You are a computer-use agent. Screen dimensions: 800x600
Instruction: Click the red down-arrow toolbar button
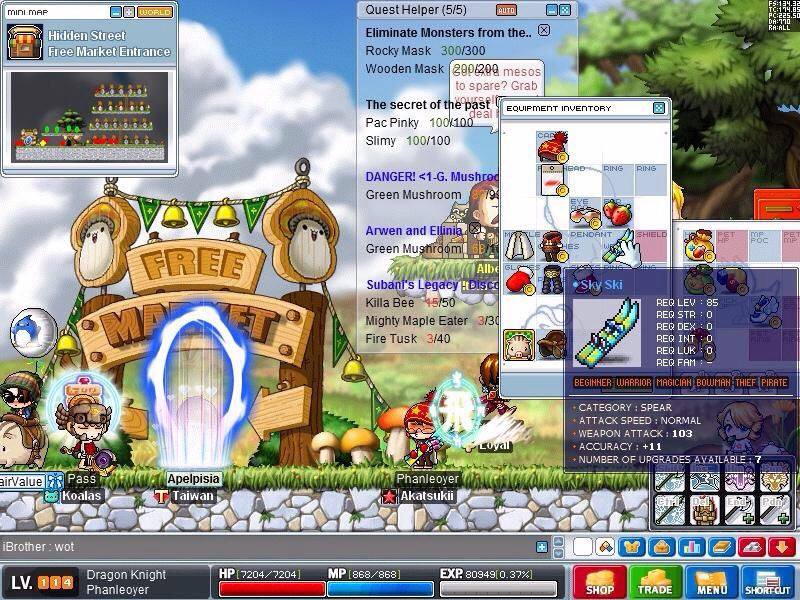[x=782, y=547]
